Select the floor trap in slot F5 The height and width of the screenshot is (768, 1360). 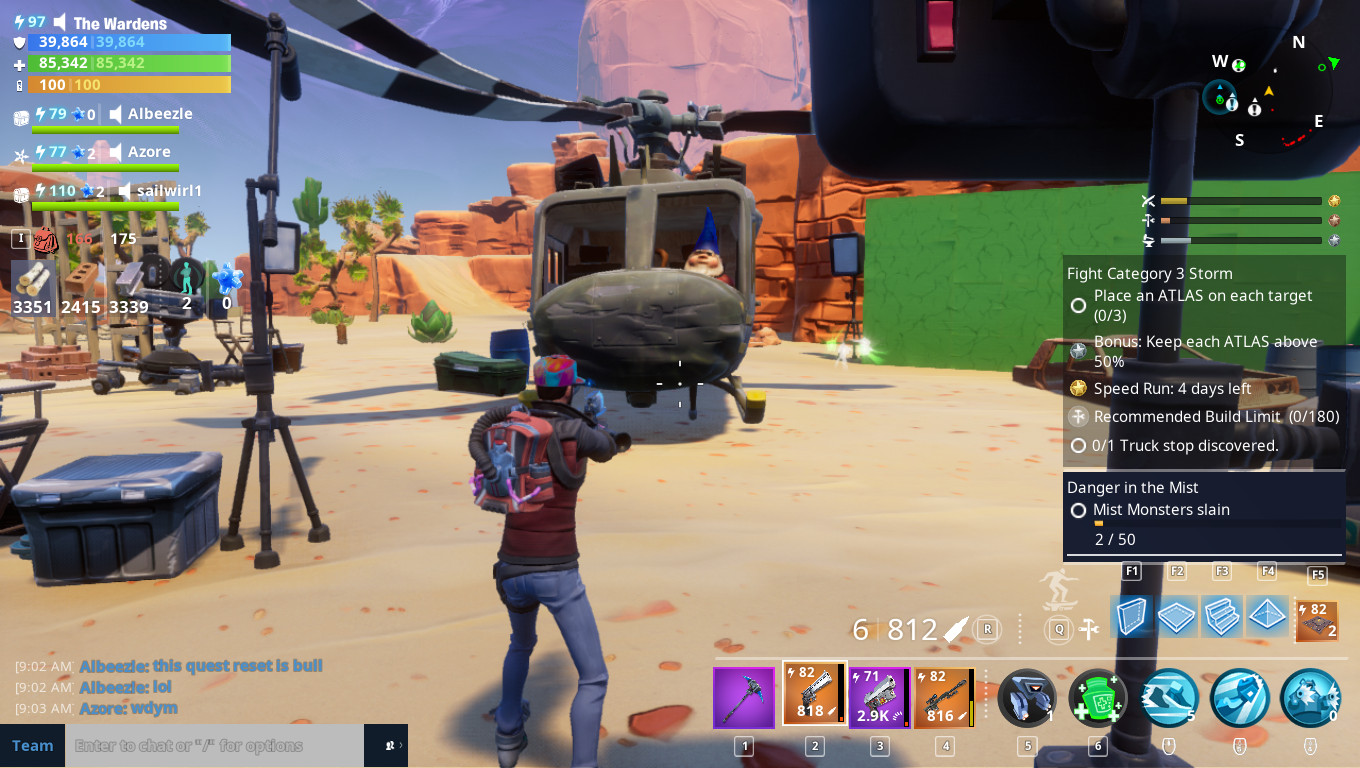tap(1316, 617)
